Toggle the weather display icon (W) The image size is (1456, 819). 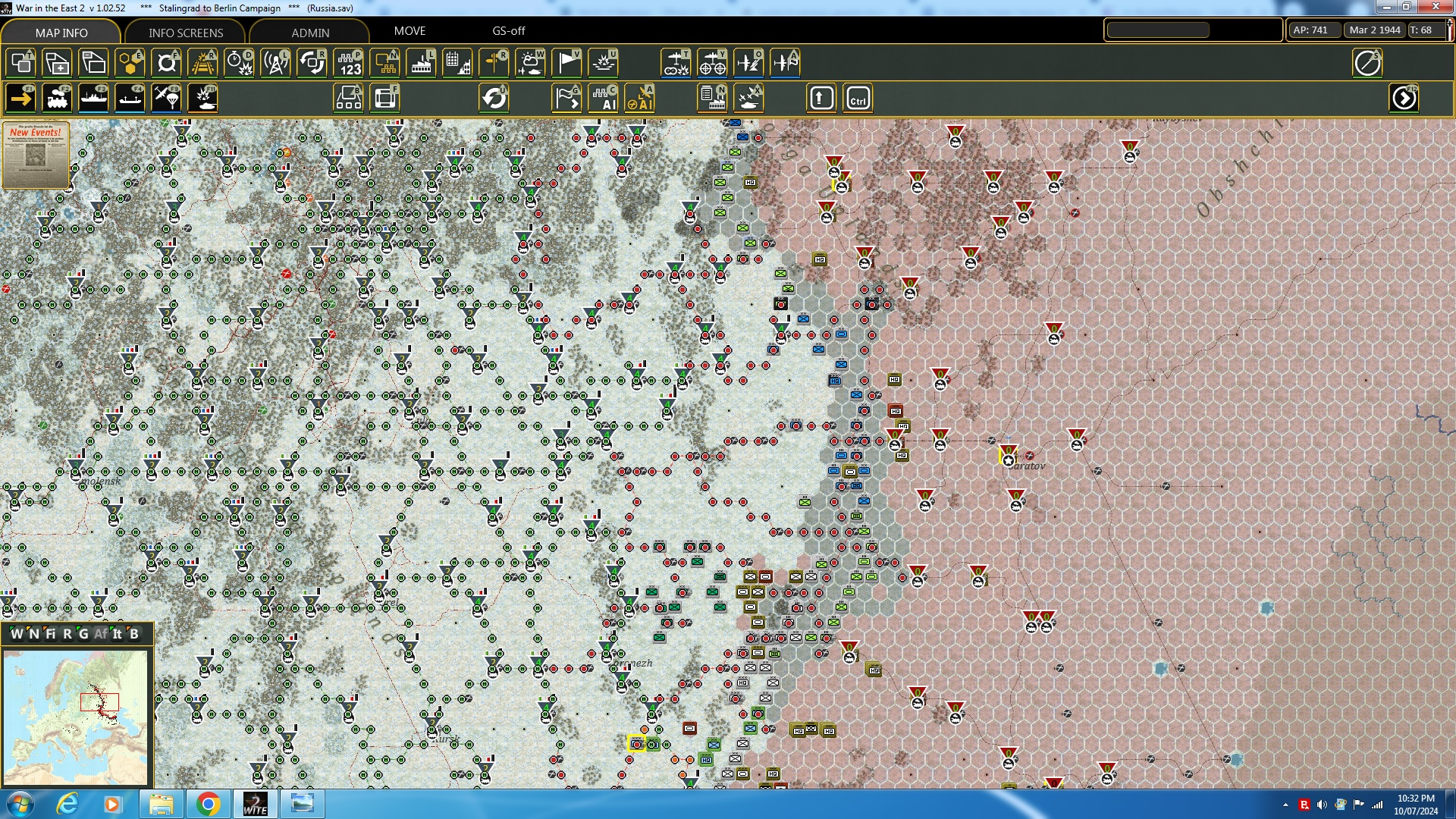click(x=530, y=63)
